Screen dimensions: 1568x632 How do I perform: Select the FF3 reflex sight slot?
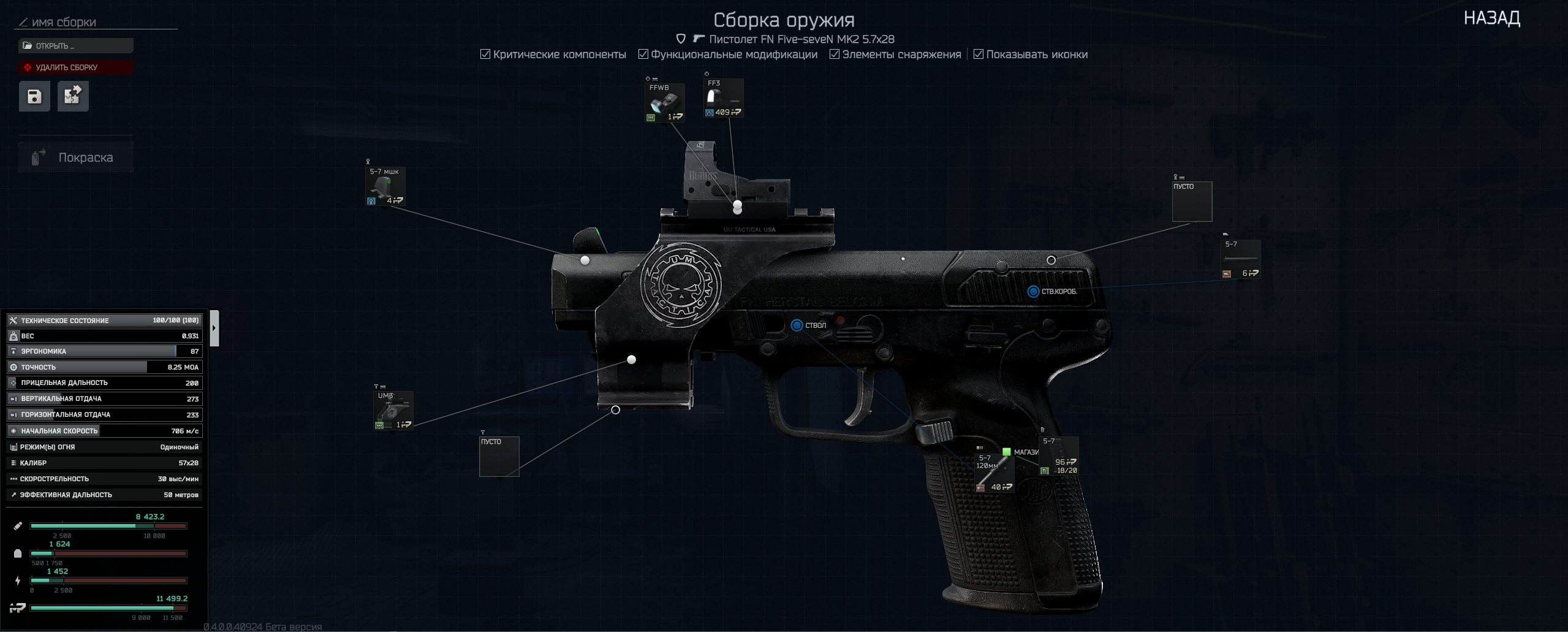(x=723, y=98)
